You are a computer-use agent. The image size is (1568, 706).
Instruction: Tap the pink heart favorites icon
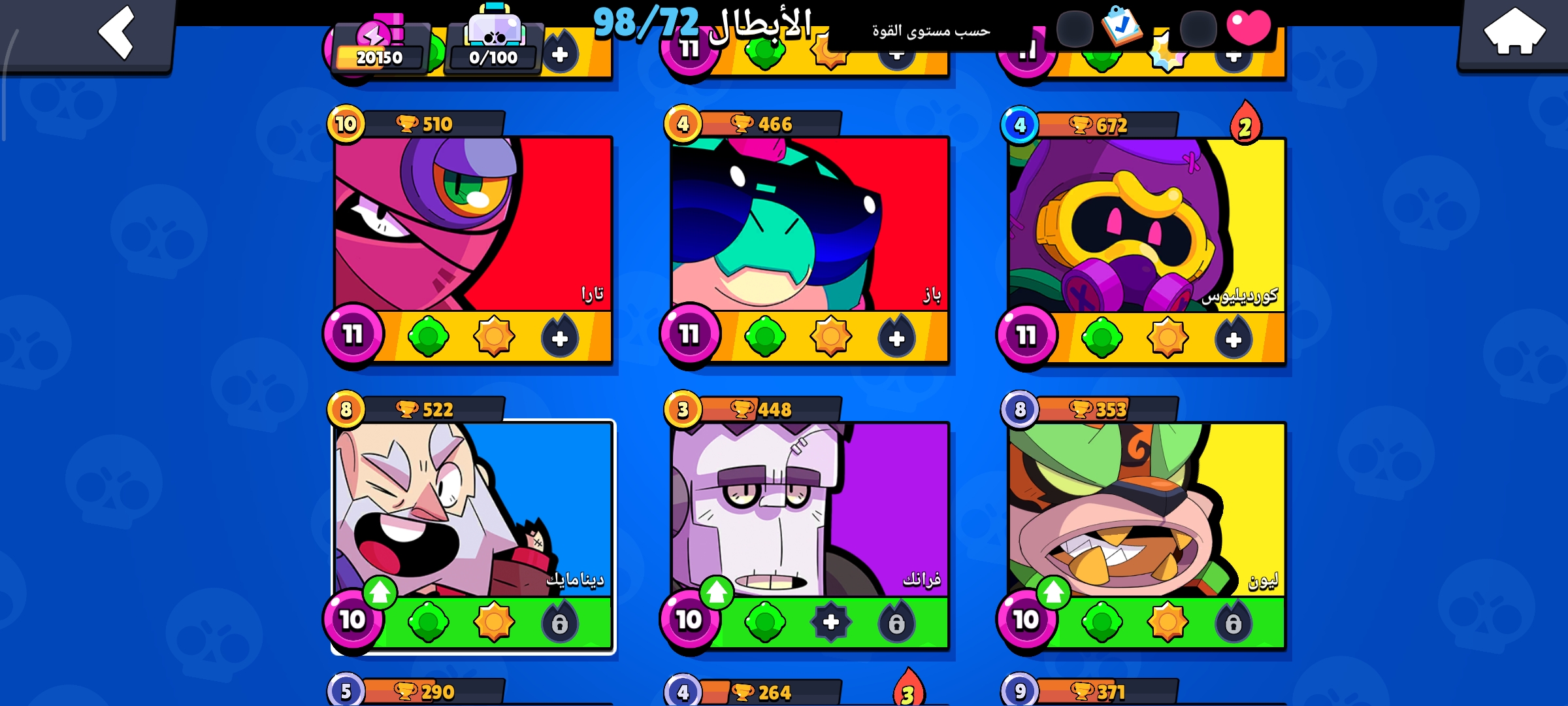point(1248,27)
